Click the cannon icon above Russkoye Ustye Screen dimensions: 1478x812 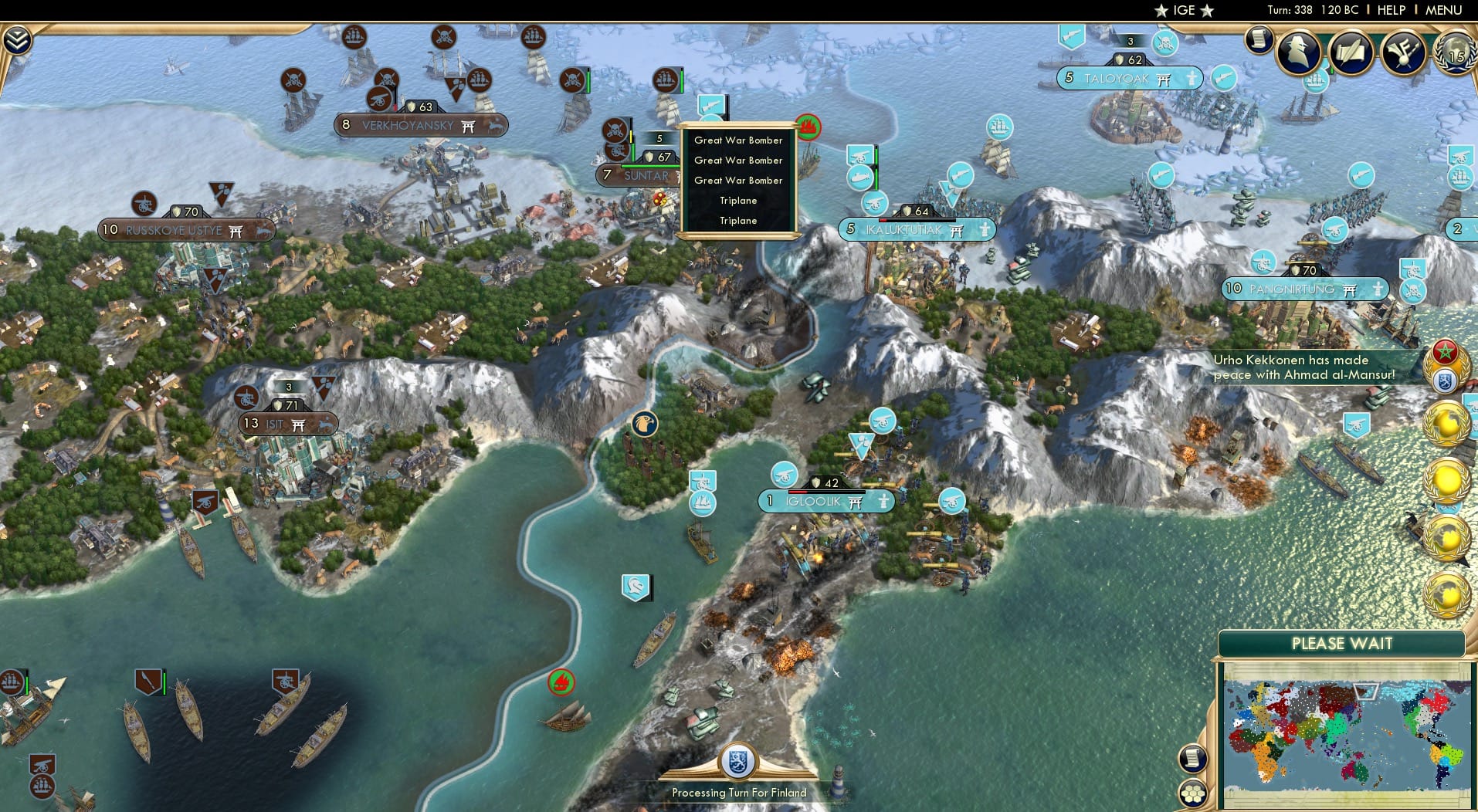pos(143,205)
